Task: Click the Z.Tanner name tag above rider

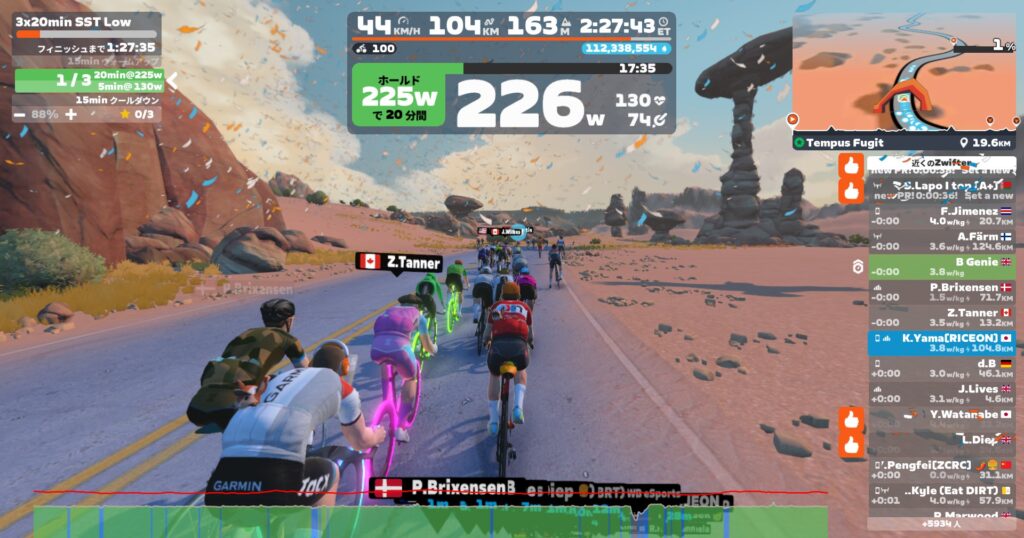Action: point(399,263)
